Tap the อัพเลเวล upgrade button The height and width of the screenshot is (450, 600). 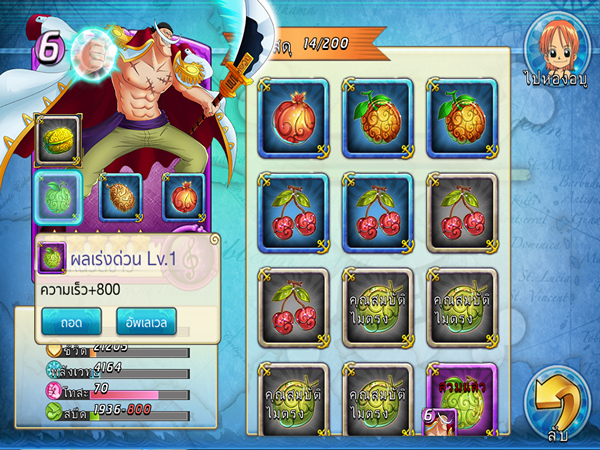145,321
